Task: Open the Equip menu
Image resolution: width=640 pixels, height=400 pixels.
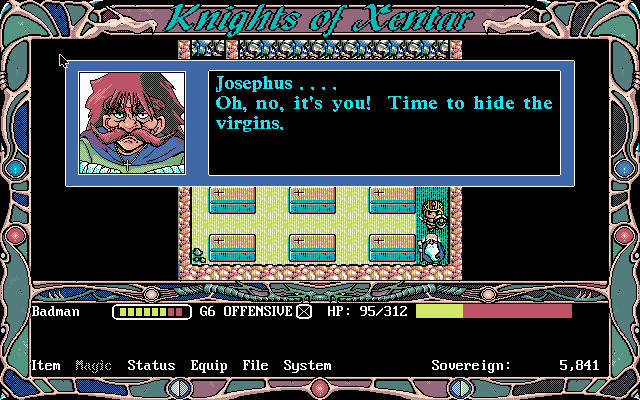Action: [x=208, y=366]
